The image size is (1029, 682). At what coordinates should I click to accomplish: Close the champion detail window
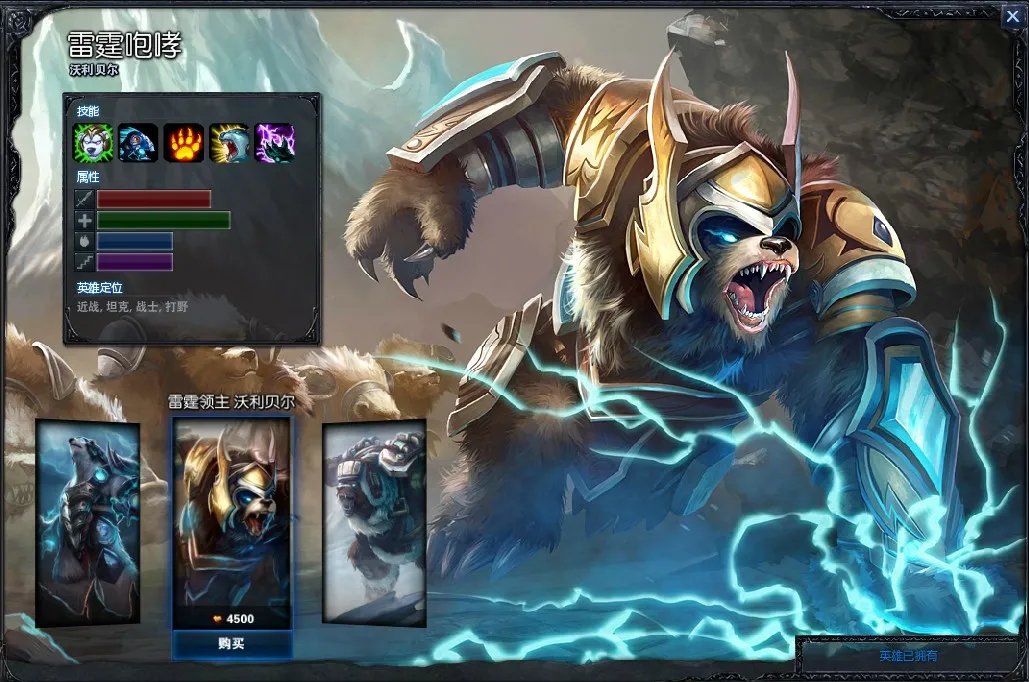pyautogui.click(x=1012, y=15)
